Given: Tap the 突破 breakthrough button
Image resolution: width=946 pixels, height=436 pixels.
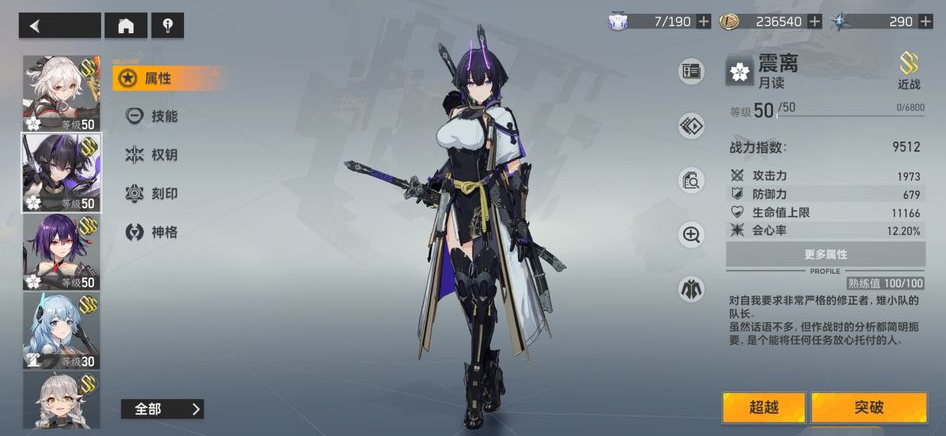Looking at the screenshot, I should (x=868, y=408).
